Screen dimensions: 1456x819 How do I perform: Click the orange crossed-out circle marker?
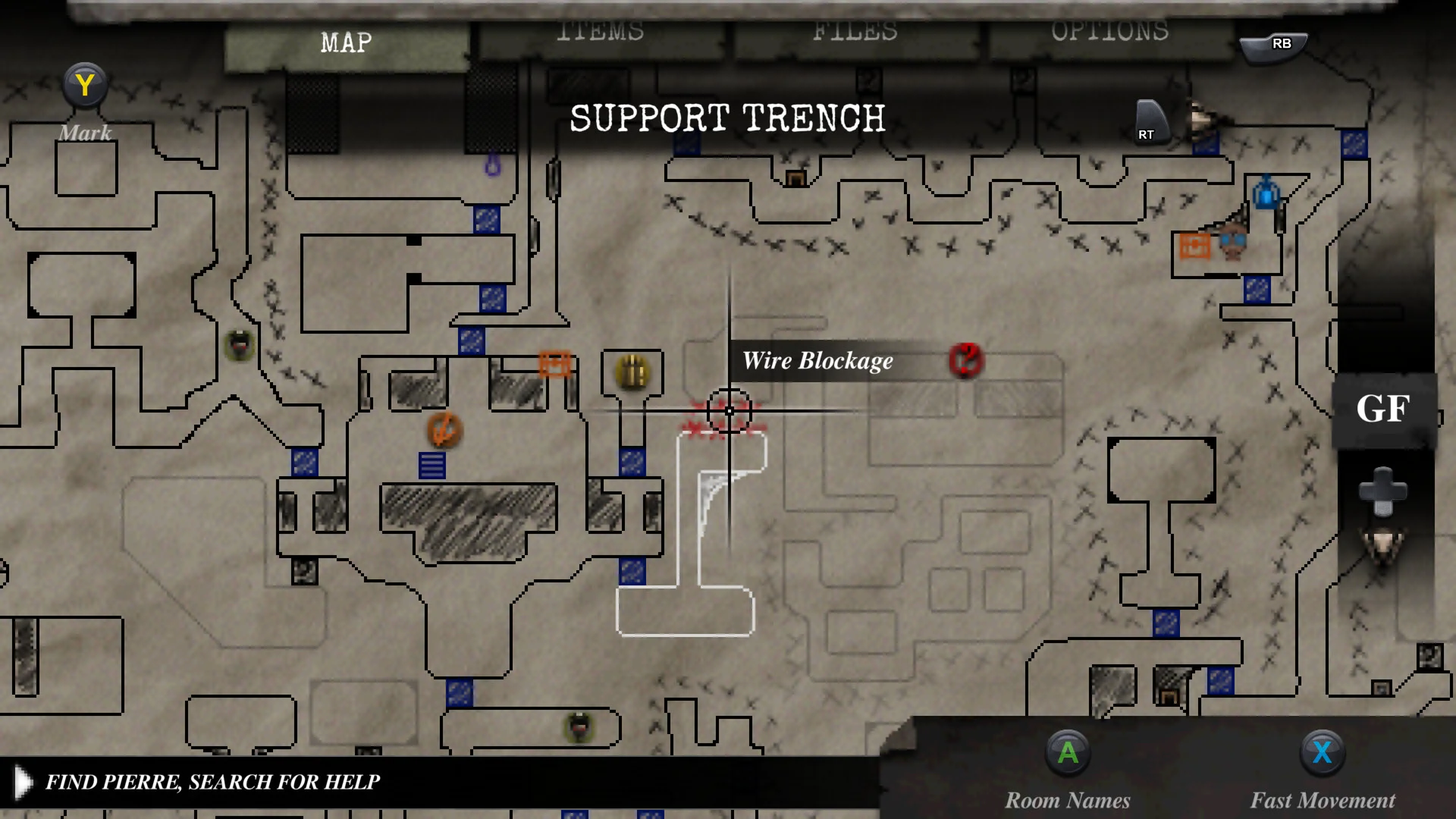(444, 430)
